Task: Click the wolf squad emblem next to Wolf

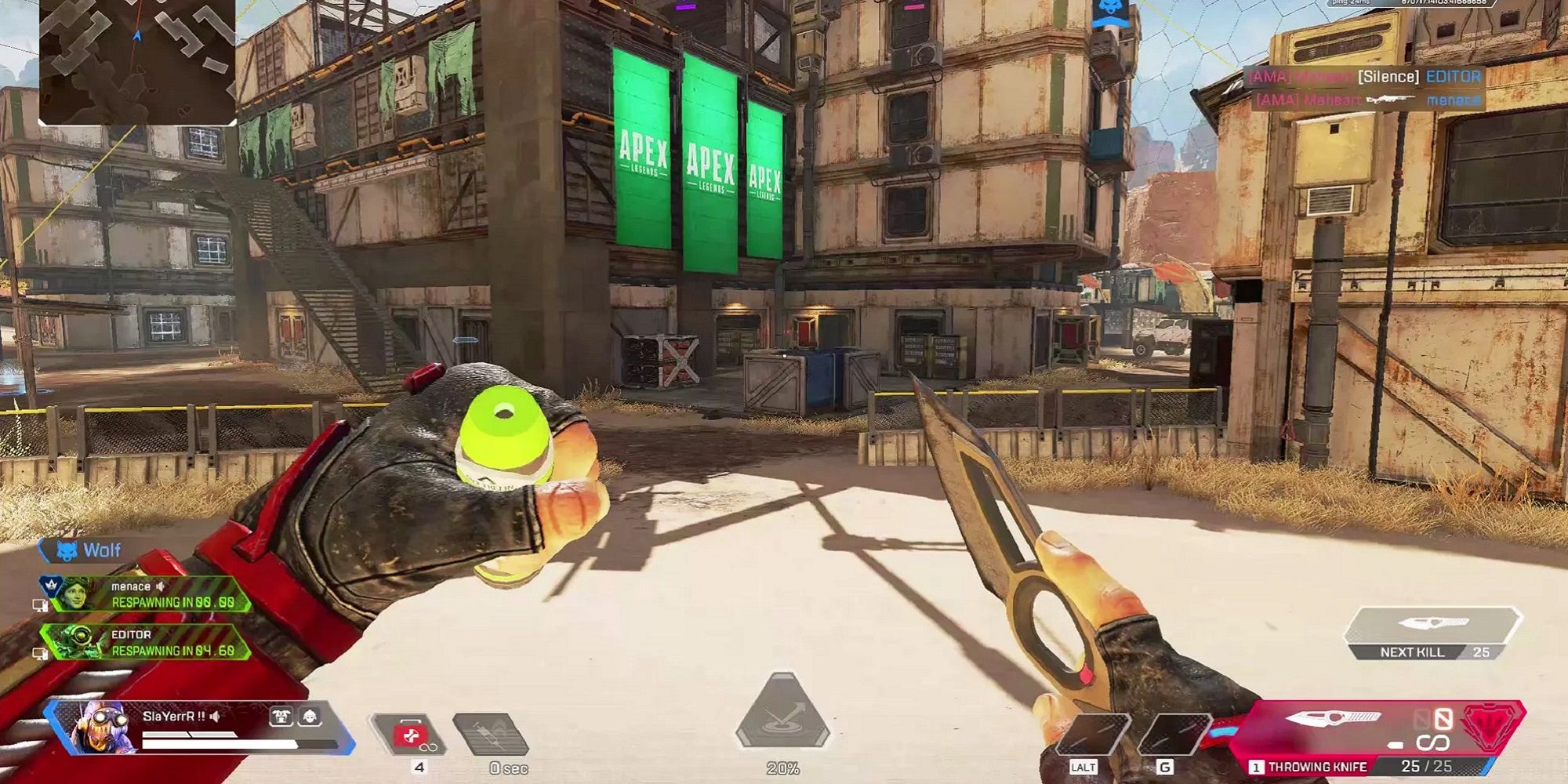Action: 67,550
